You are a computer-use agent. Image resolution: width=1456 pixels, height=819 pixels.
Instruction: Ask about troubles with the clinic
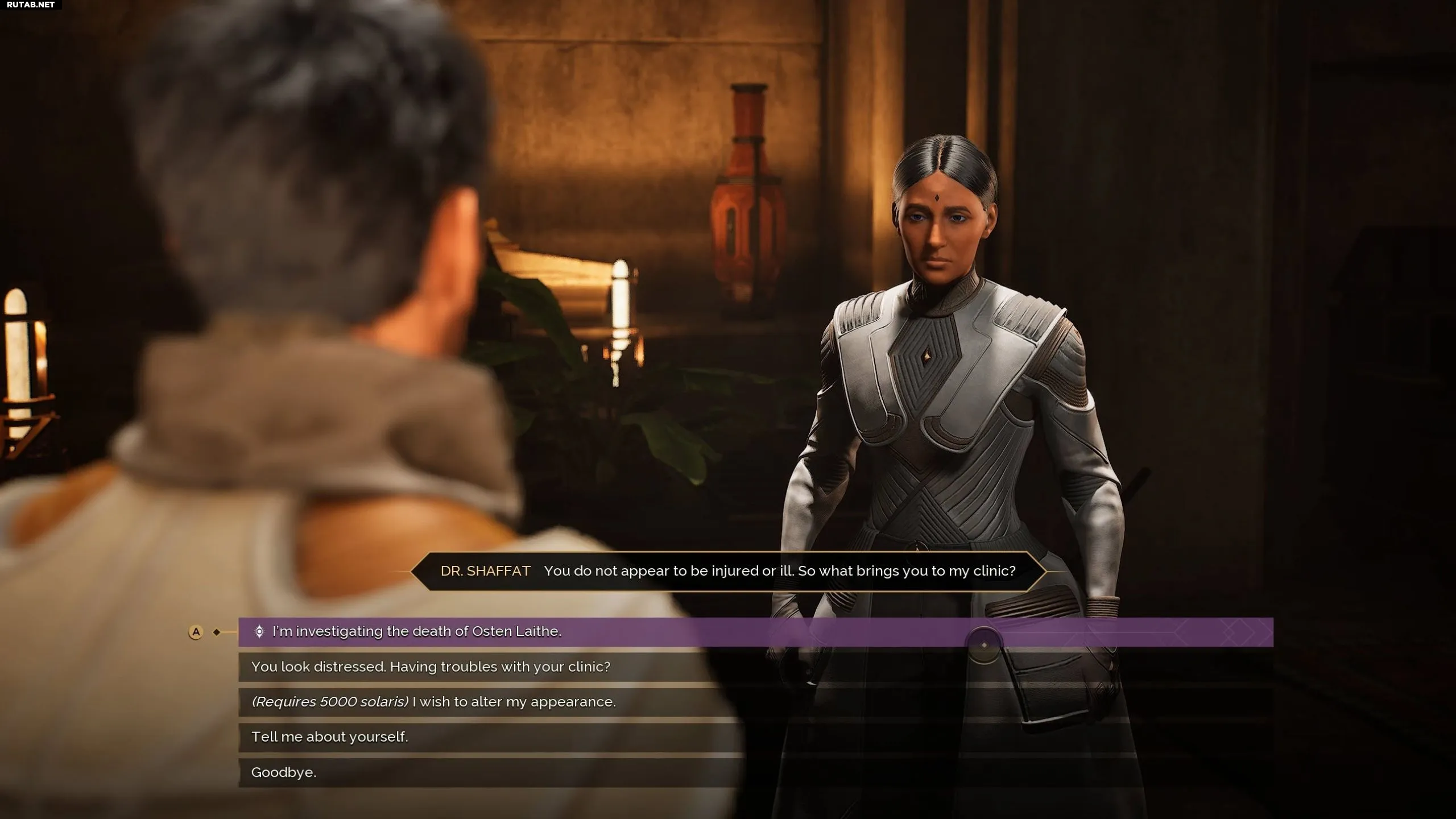pos(431,667)
